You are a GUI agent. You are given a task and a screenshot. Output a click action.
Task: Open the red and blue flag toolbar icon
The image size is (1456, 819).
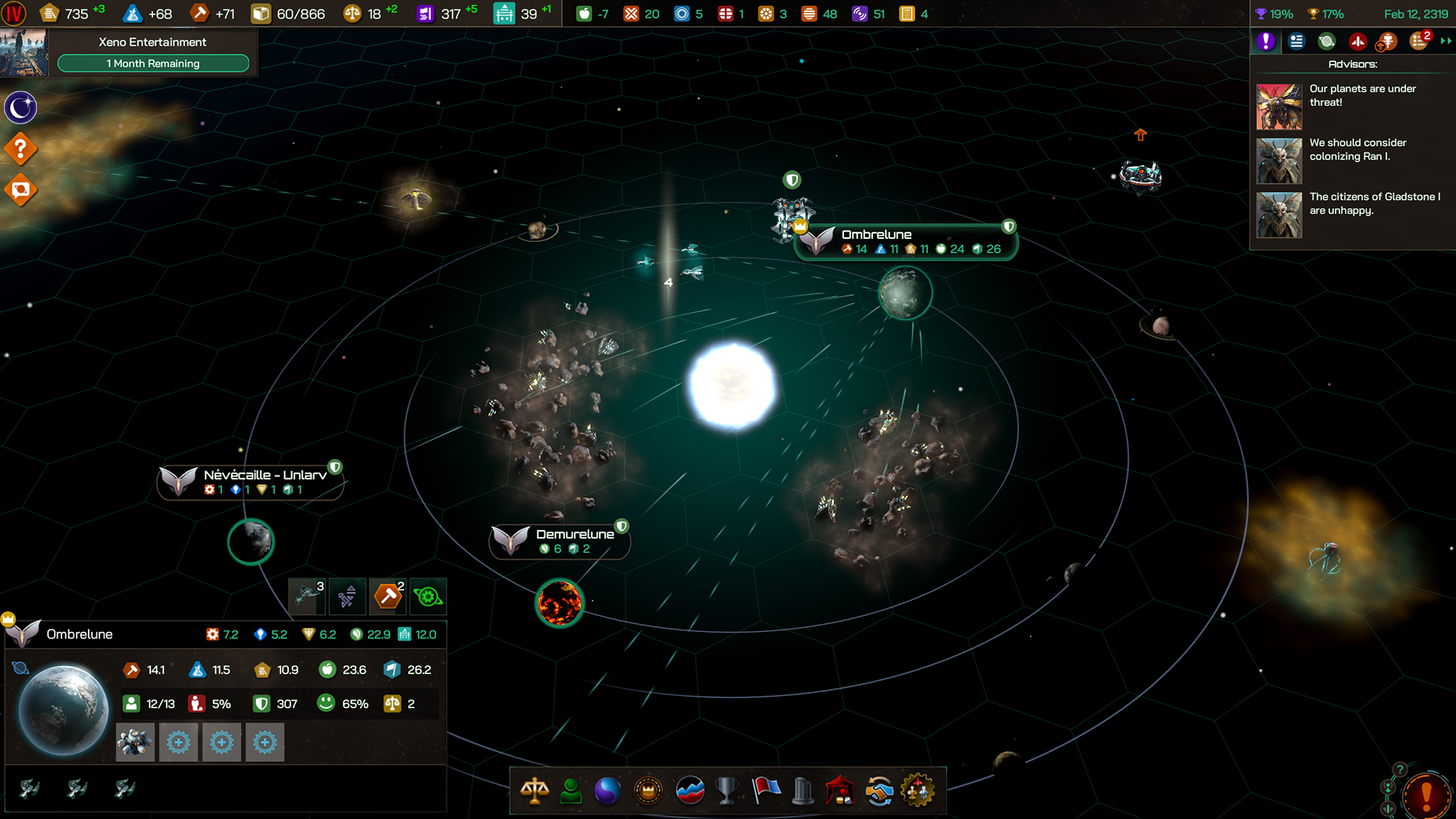coord(766,791)
